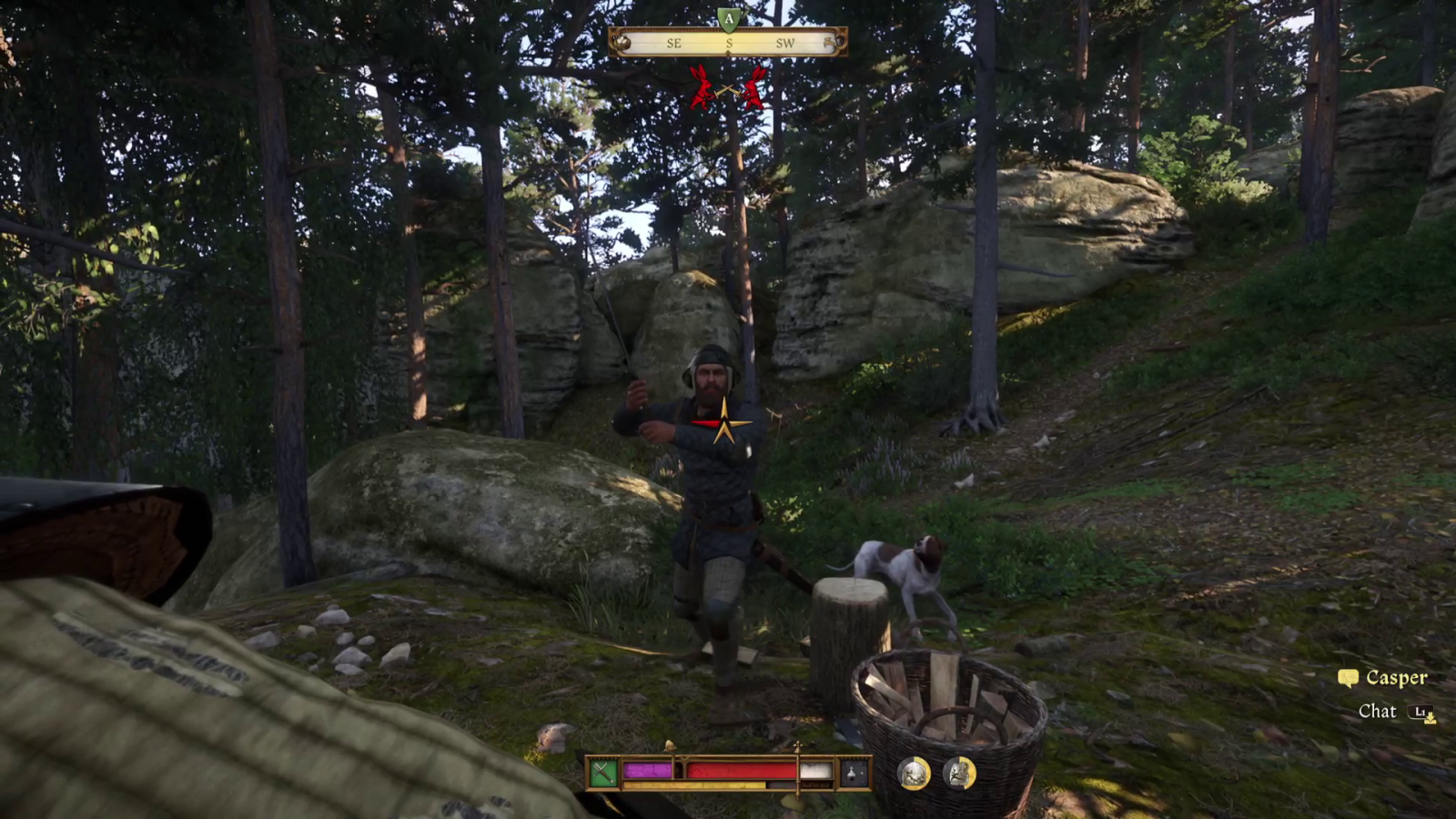Click the Casper name label
The width and height of the screenshot is (1456, 819).
click(1396, 678)
